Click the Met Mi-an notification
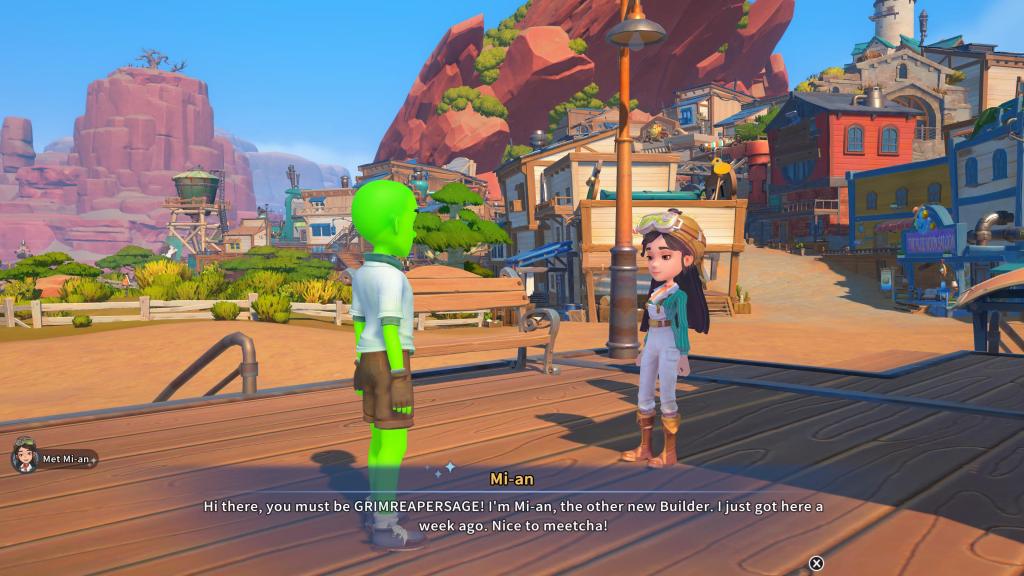Screen dimensions: 1024x576 55,459
